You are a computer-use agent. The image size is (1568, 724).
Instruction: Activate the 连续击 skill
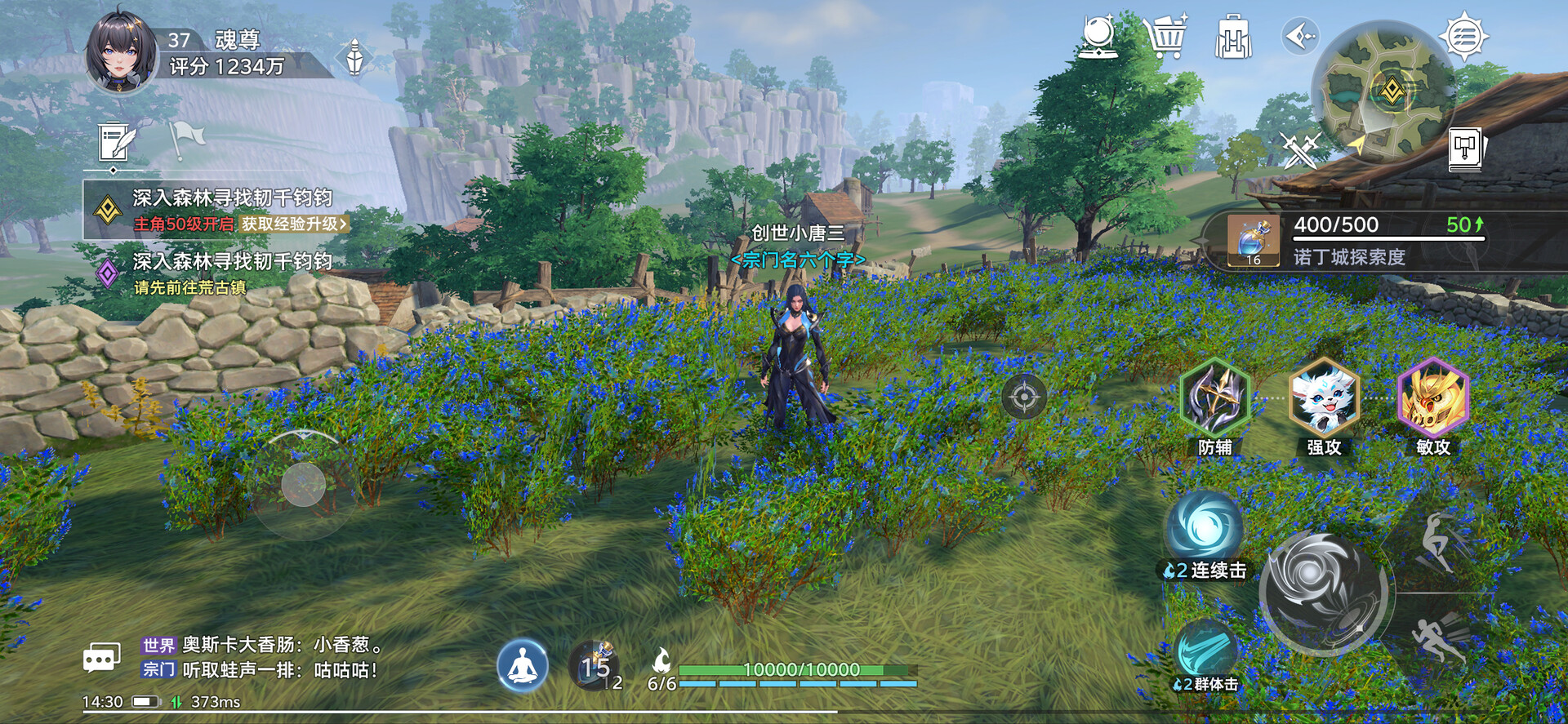pyautogui.click(x=1205, y=527)
